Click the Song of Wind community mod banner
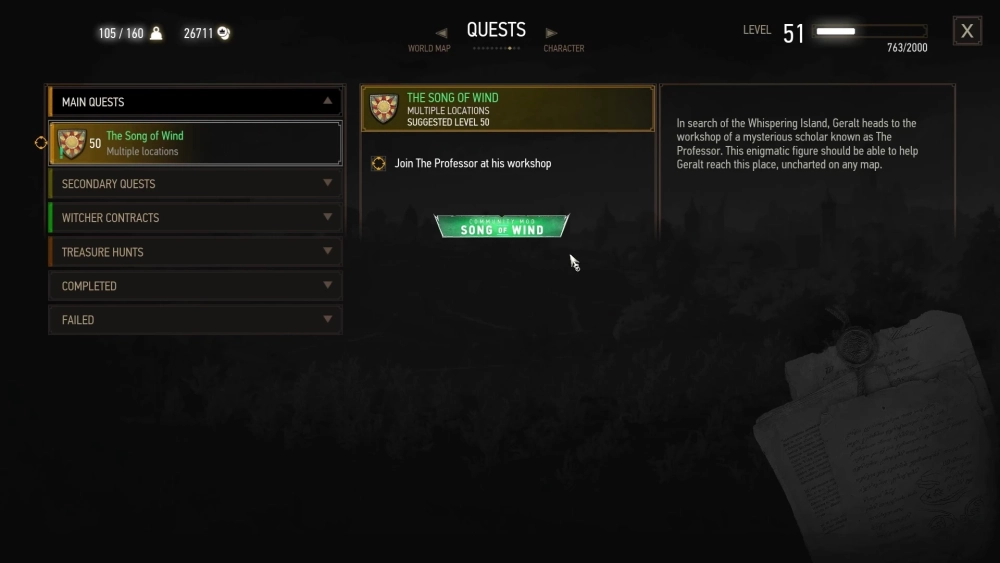 [x=502, y=226]
